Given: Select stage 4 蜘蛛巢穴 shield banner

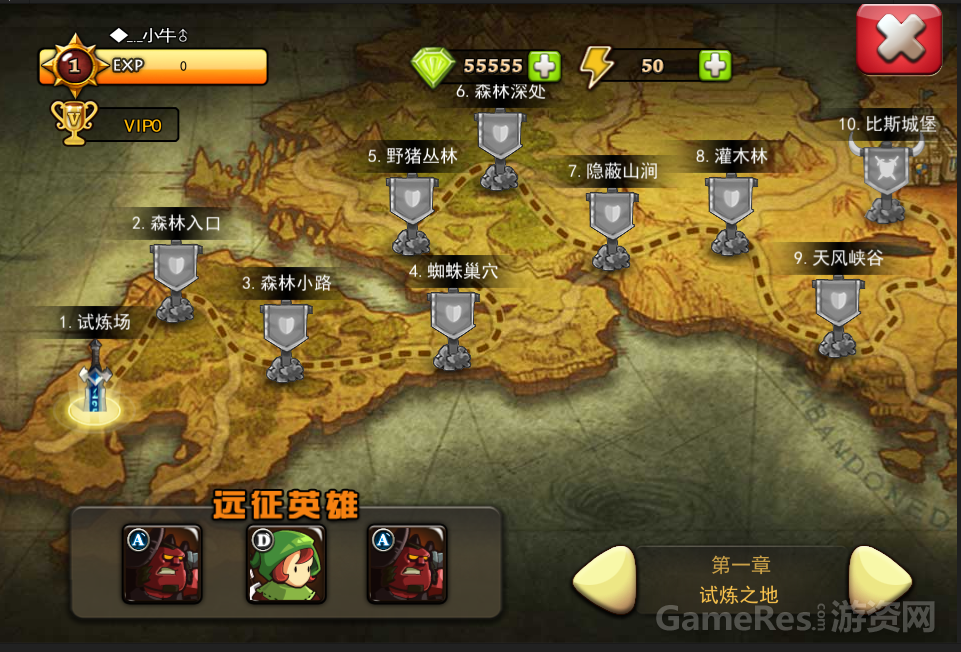Looking at the screenshot, I should click(455, 318).
